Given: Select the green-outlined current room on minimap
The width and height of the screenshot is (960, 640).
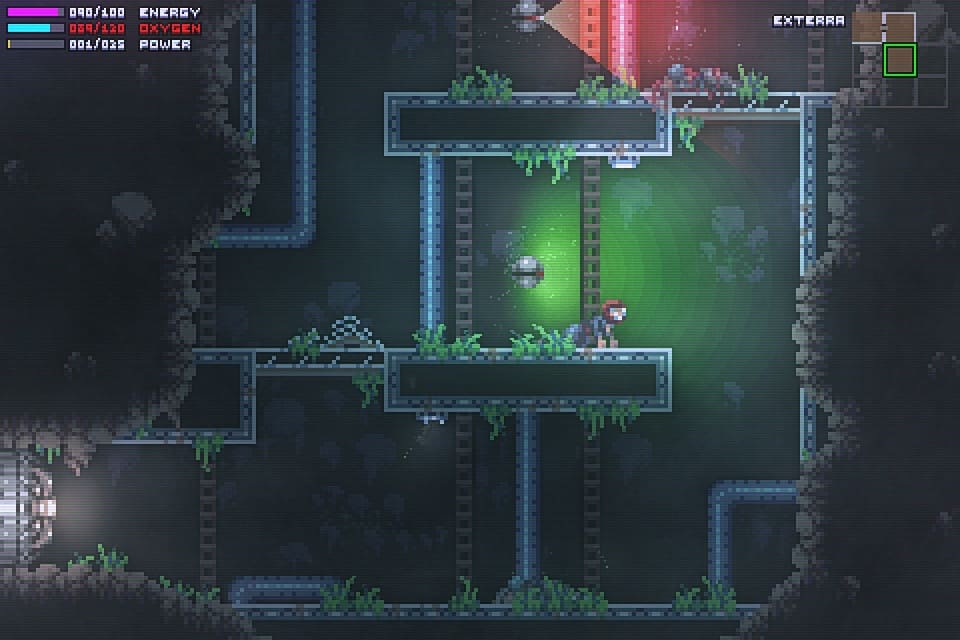Looking at the screenshot, I should 900,60.
